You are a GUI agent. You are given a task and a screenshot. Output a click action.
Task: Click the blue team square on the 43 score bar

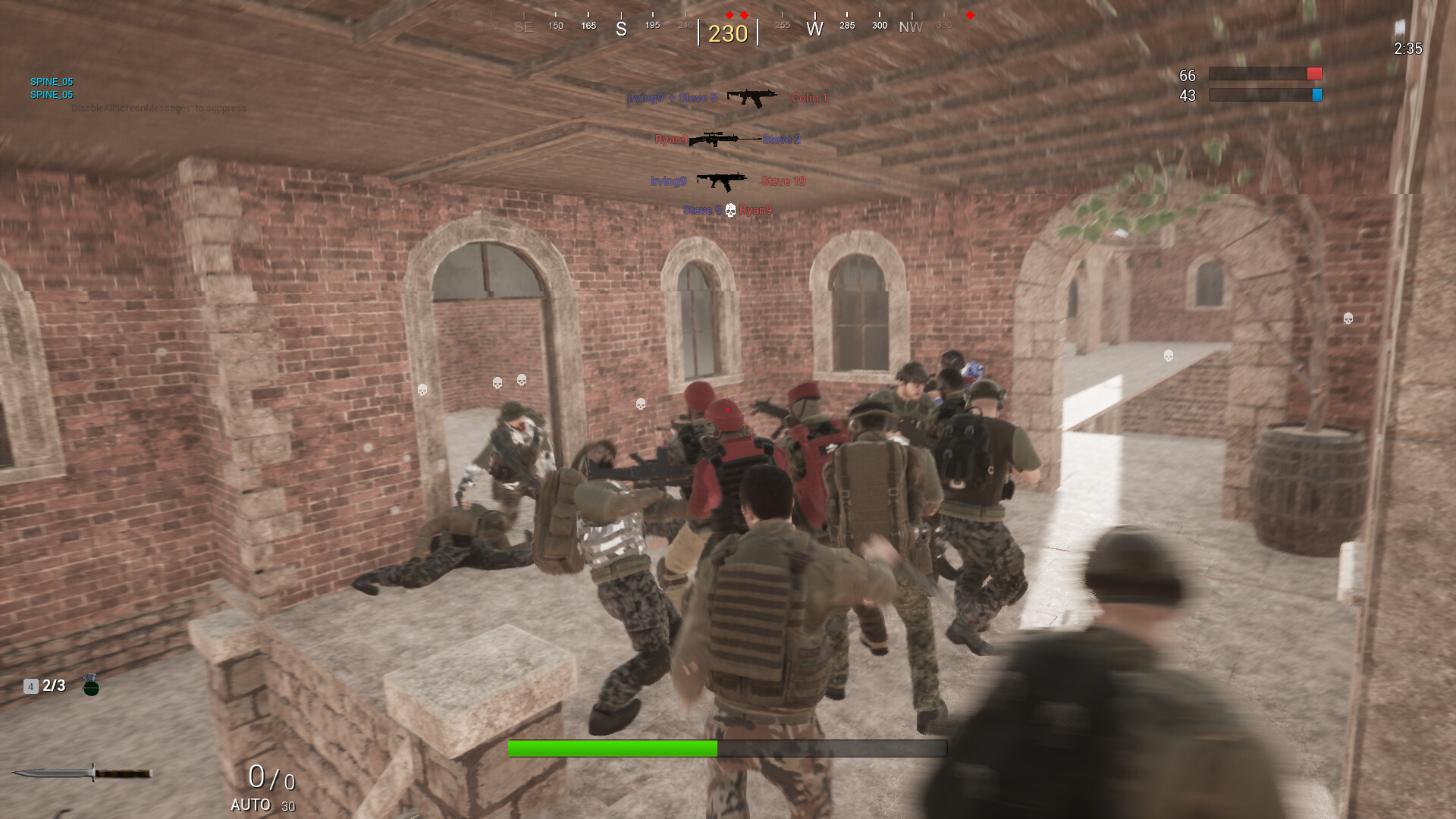[1317, 95]
